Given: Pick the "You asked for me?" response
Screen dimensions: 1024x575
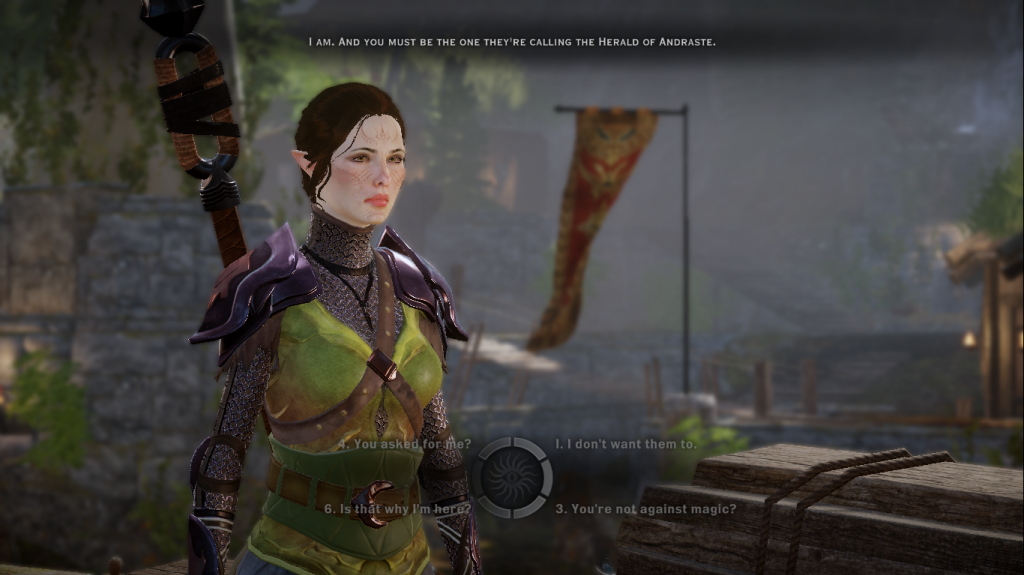Looking at the screenshot, I should pos(405,444).
